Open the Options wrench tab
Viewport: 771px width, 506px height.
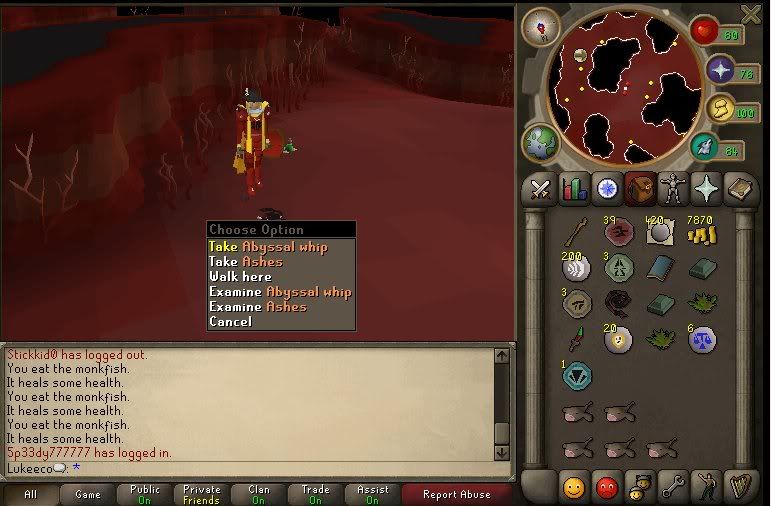tap(672, 487)
